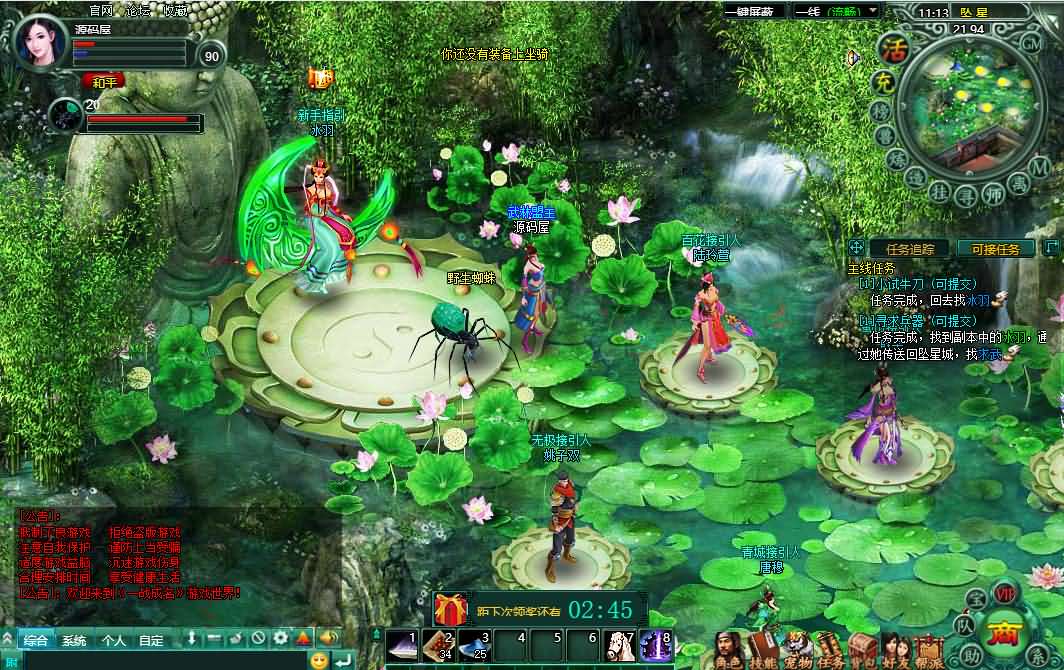
Task: Select the 个人 chat tab
Action: 113,640
